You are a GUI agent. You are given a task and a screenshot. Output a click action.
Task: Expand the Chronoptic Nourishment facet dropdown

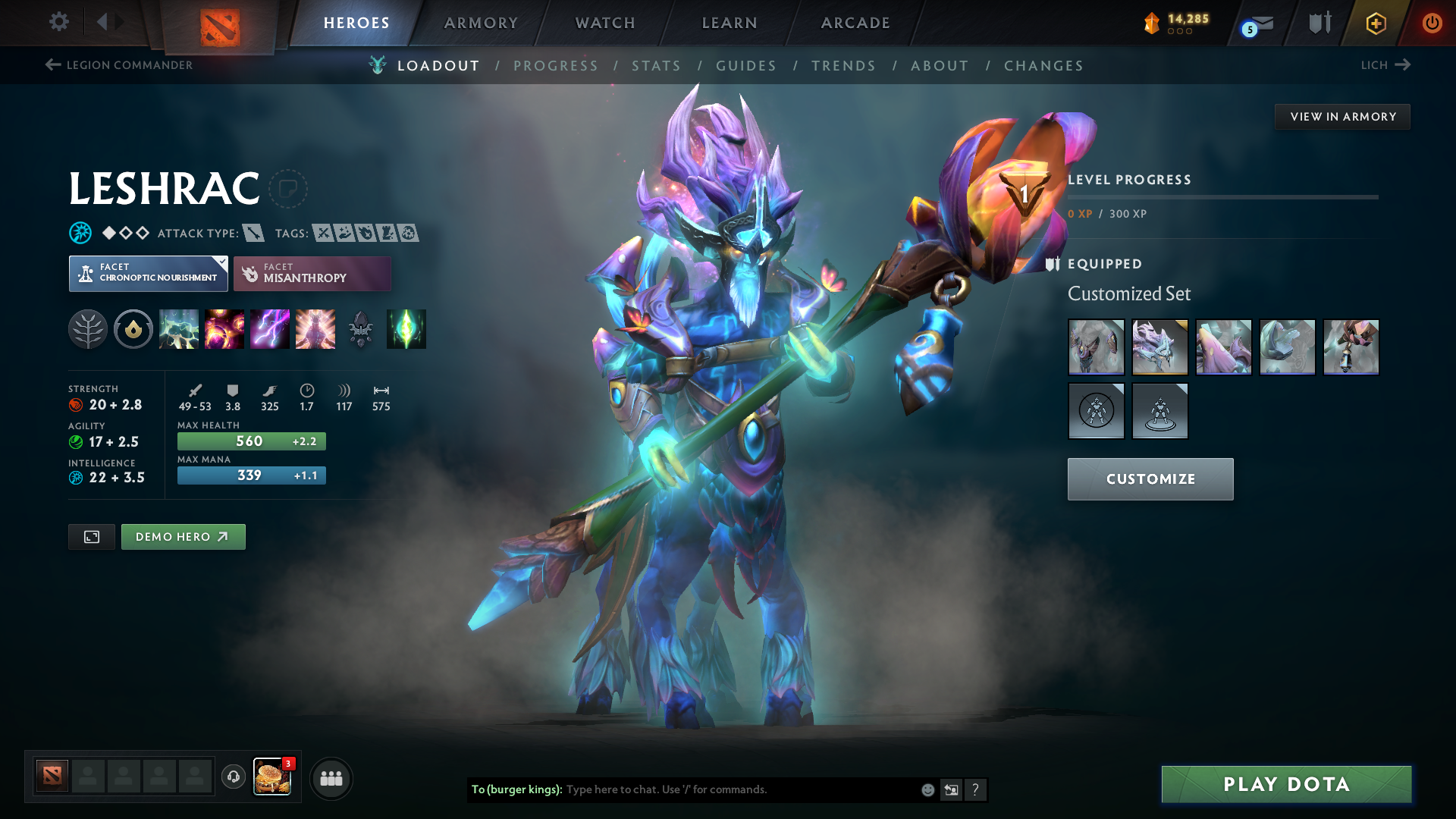[221, 262]
